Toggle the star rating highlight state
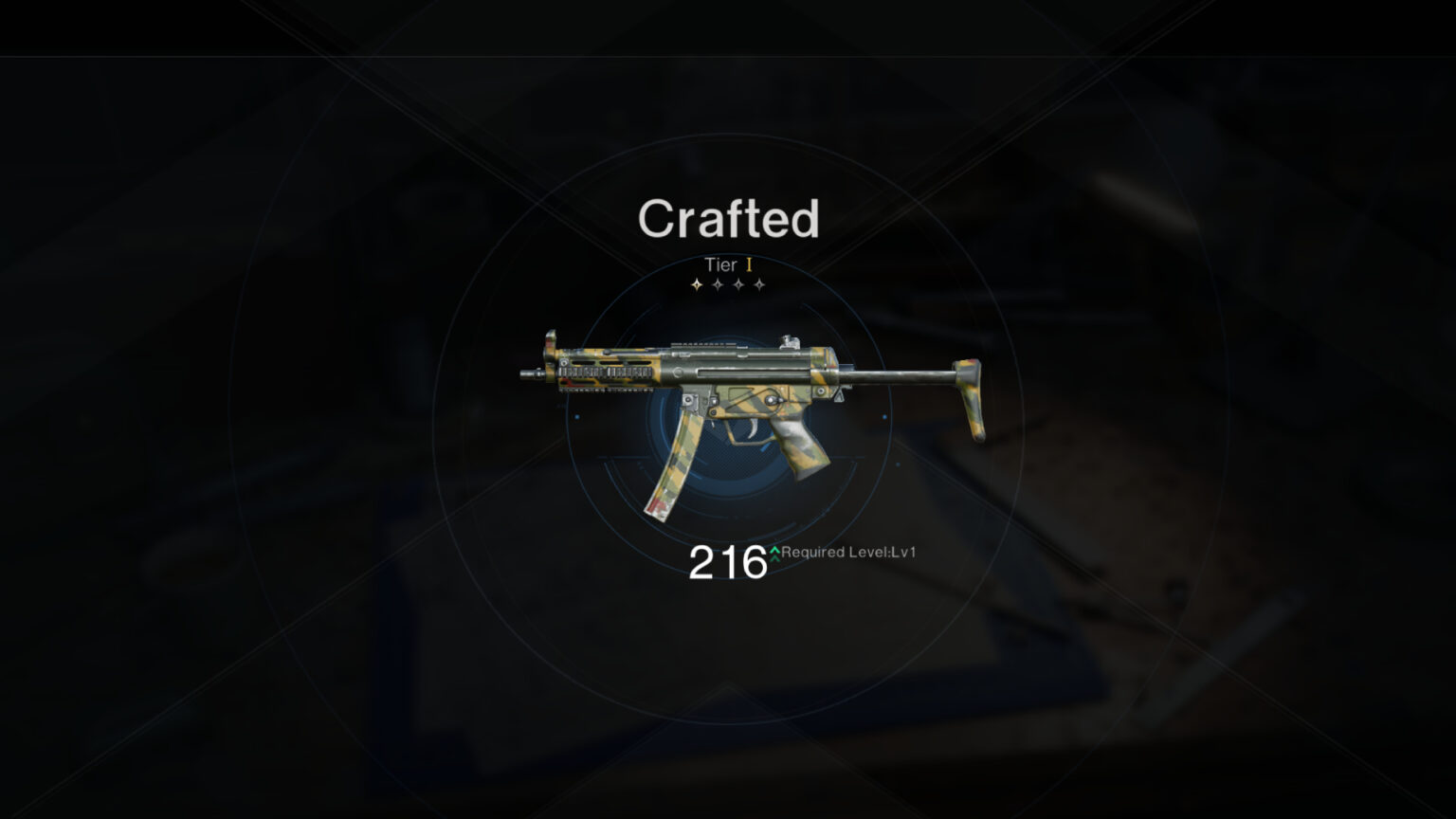This screenshot has height=819, width=1456. 728,284
